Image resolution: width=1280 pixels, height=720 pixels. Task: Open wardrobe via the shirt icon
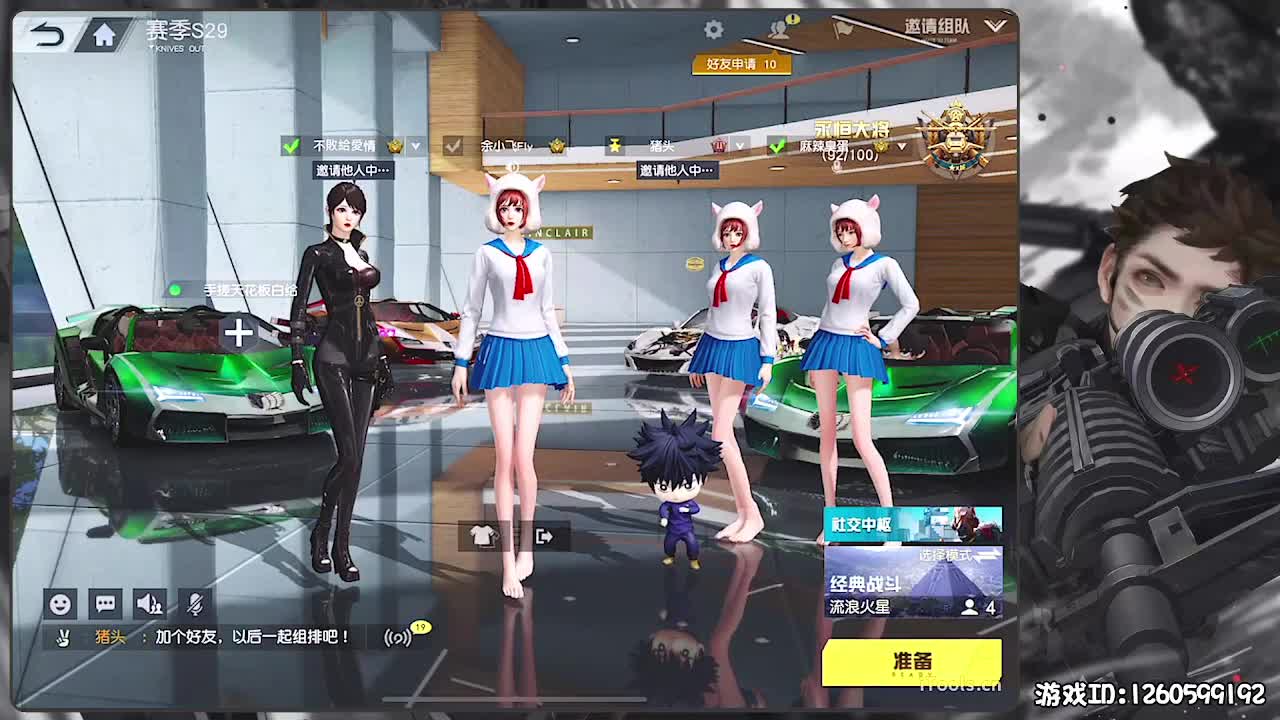pyautogui.click(x=481, y=538)
